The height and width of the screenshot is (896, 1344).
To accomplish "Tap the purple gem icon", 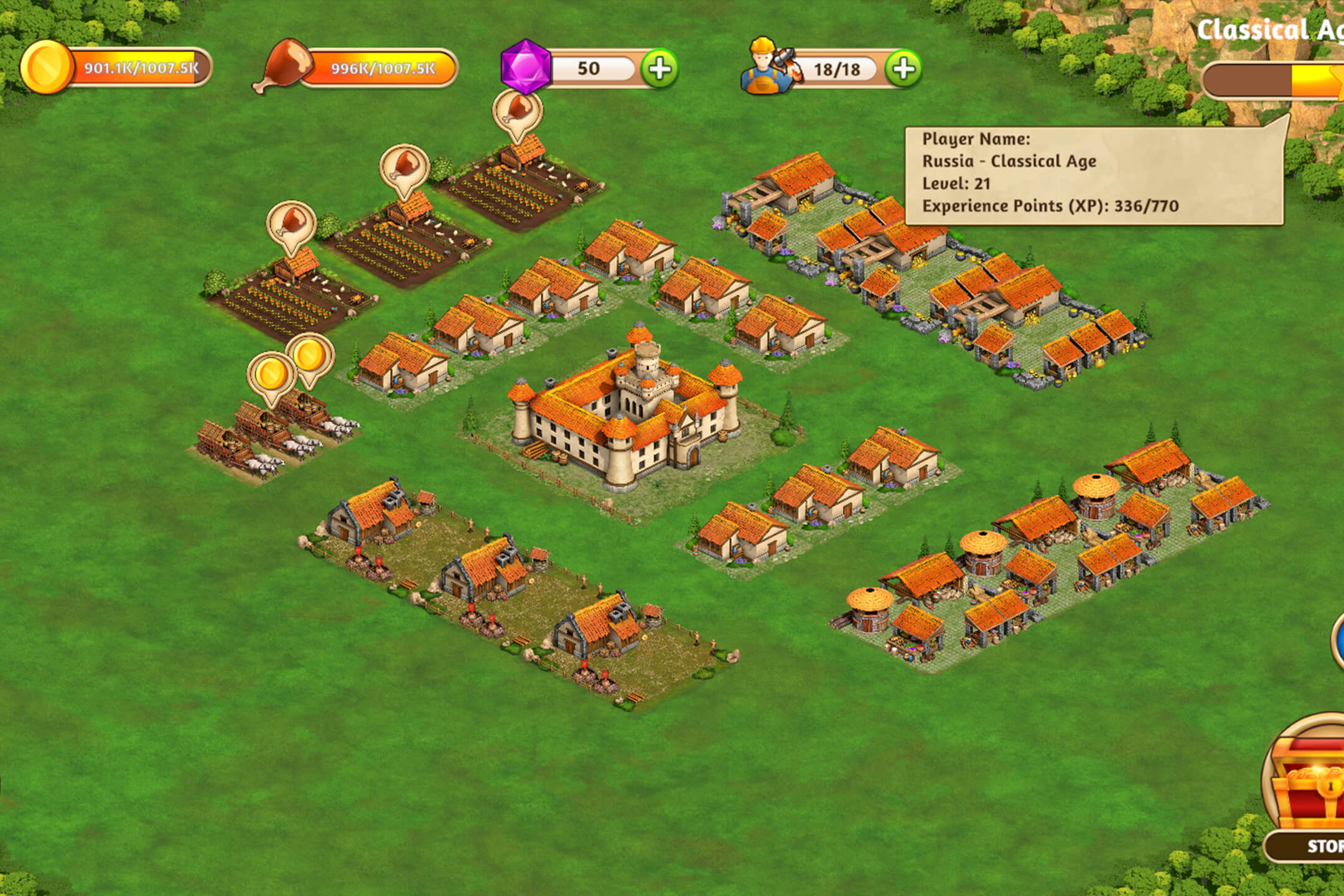I will click(526, 67).
